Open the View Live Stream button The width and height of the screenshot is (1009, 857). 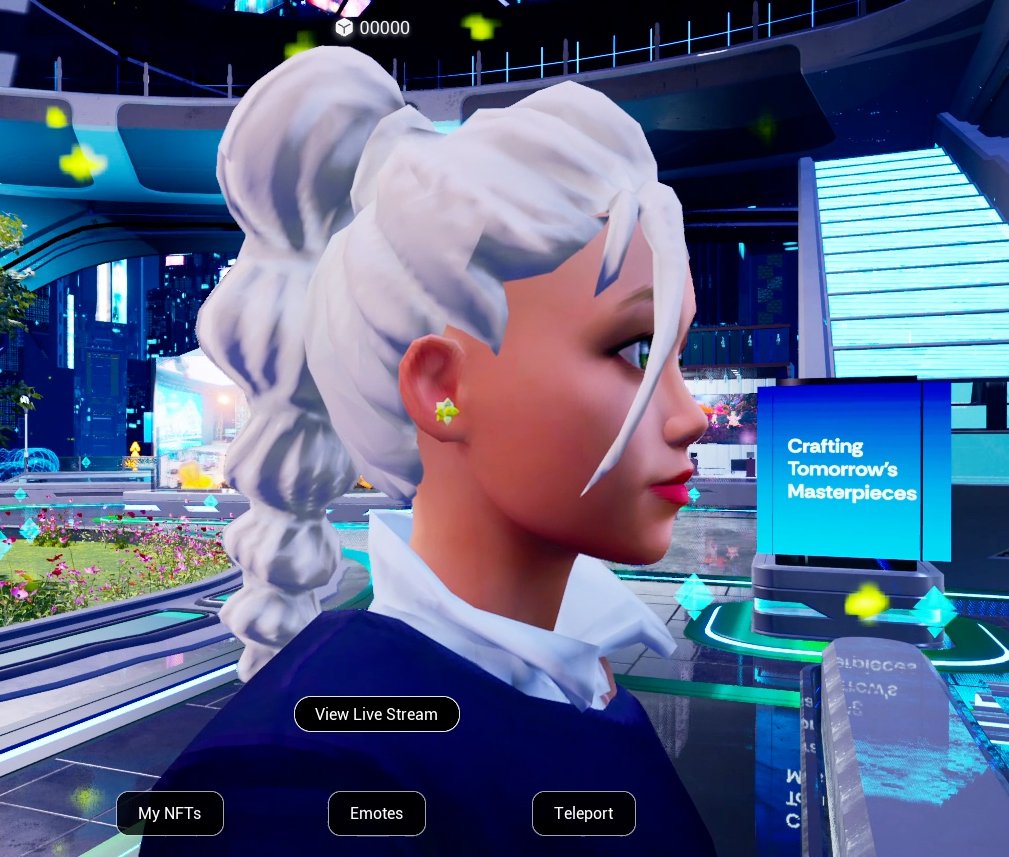tap(376, 714)
